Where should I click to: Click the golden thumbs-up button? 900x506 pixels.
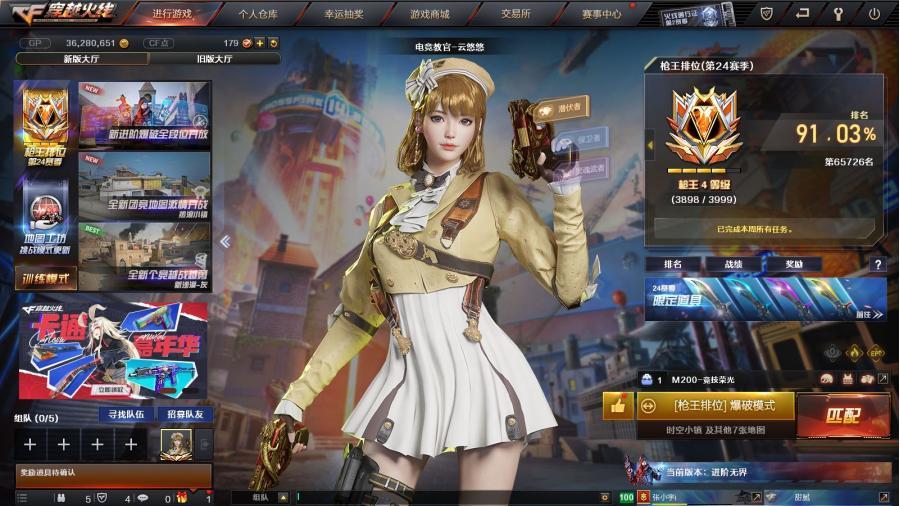(617, 406)
